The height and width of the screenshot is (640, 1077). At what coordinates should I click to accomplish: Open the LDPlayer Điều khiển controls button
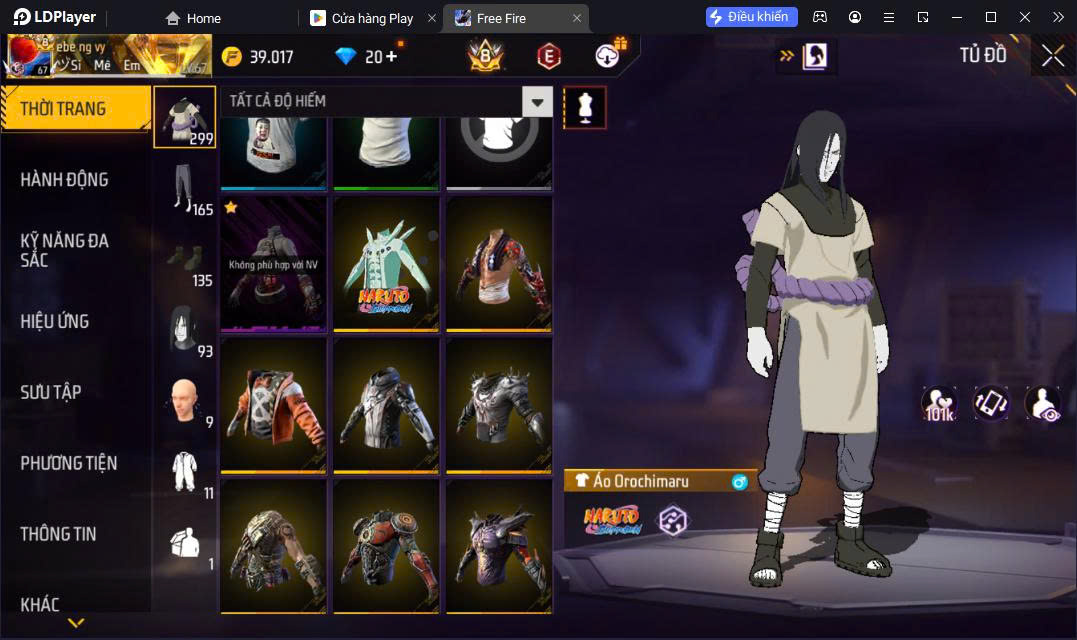tap(751, 17)
